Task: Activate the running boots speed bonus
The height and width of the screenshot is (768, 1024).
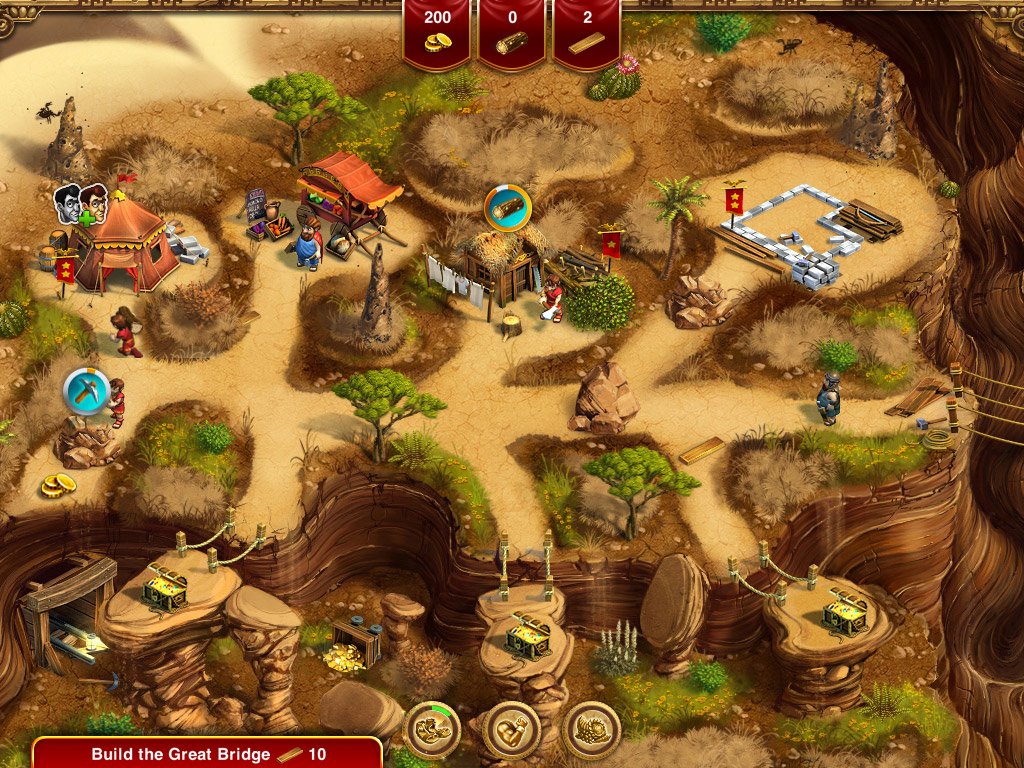Action: pos(432,731)
